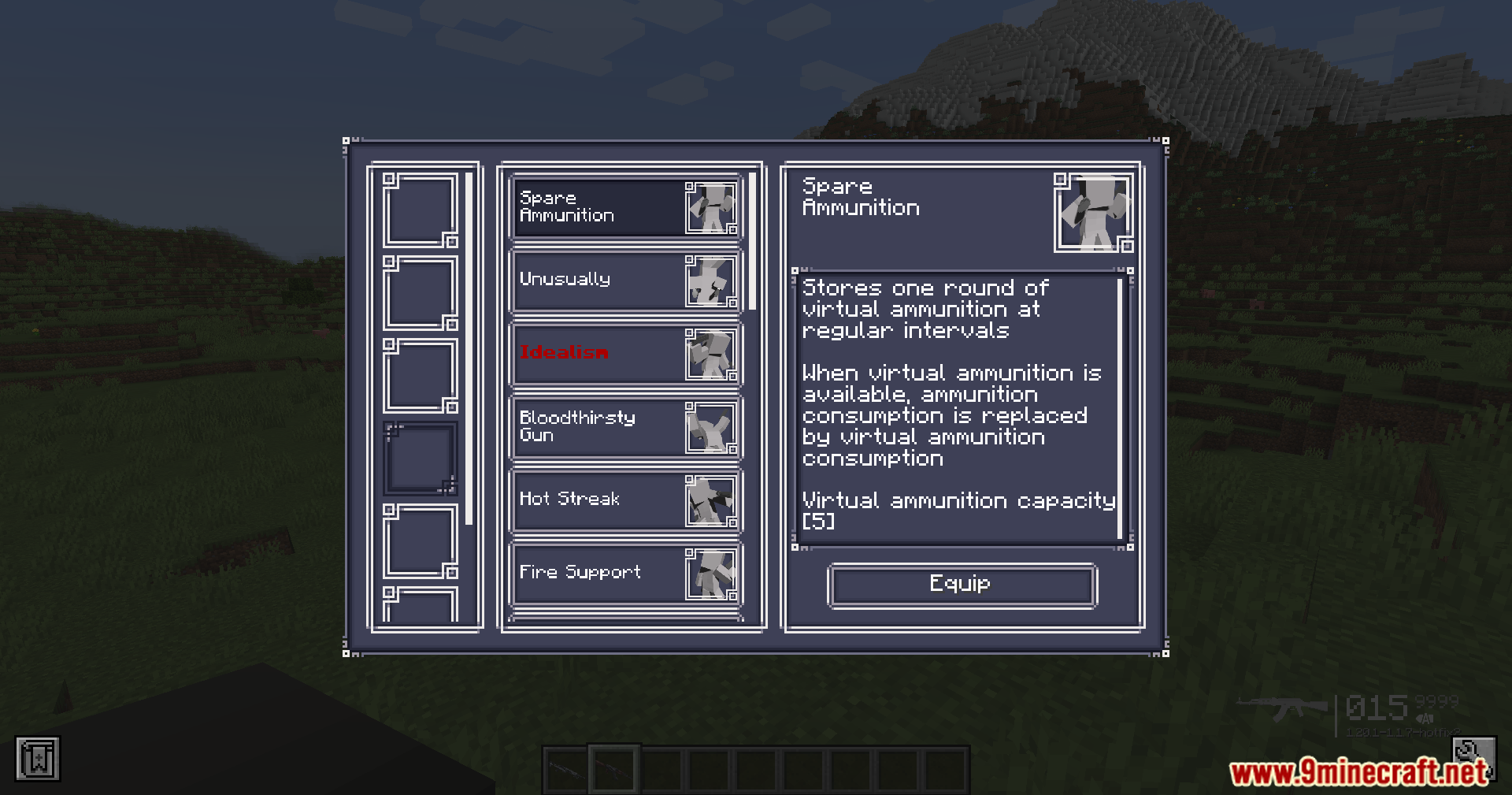Open the bookmark journal icon
Screen dimensions: 1512x795
38,760
